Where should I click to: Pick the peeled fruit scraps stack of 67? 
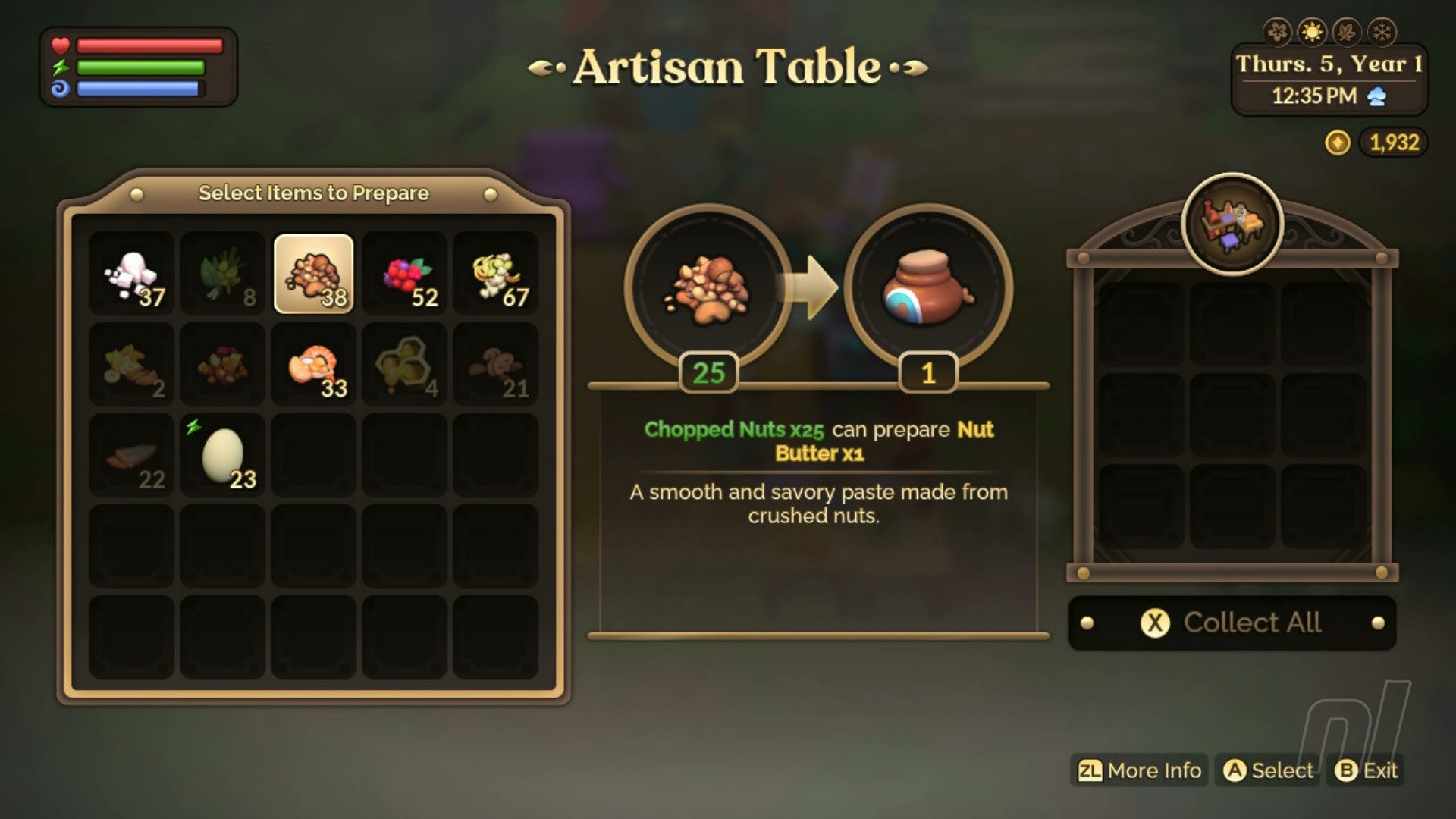495,274
